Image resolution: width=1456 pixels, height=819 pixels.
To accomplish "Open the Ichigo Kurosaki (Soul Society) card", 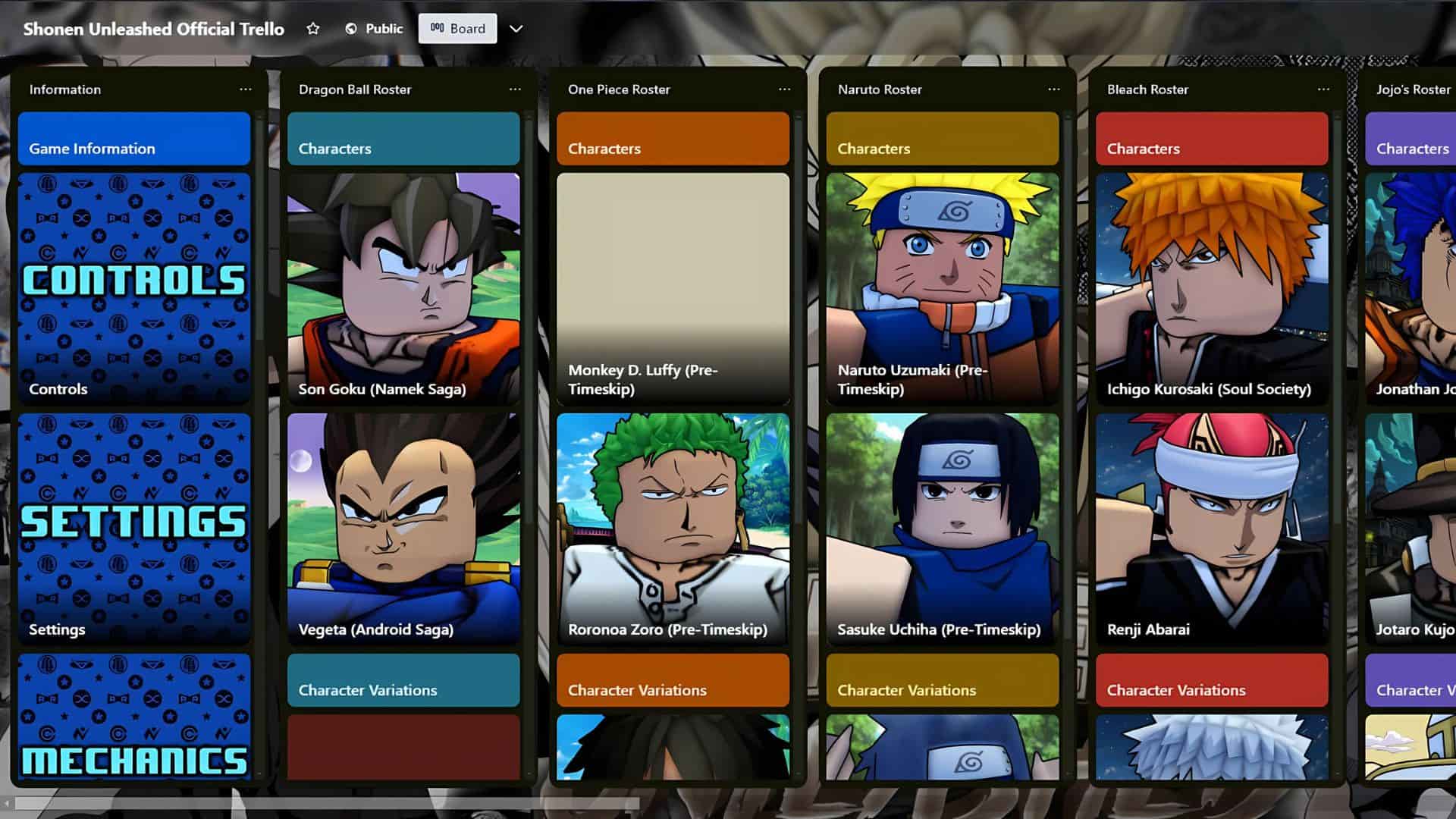I will coord(1211,288).
